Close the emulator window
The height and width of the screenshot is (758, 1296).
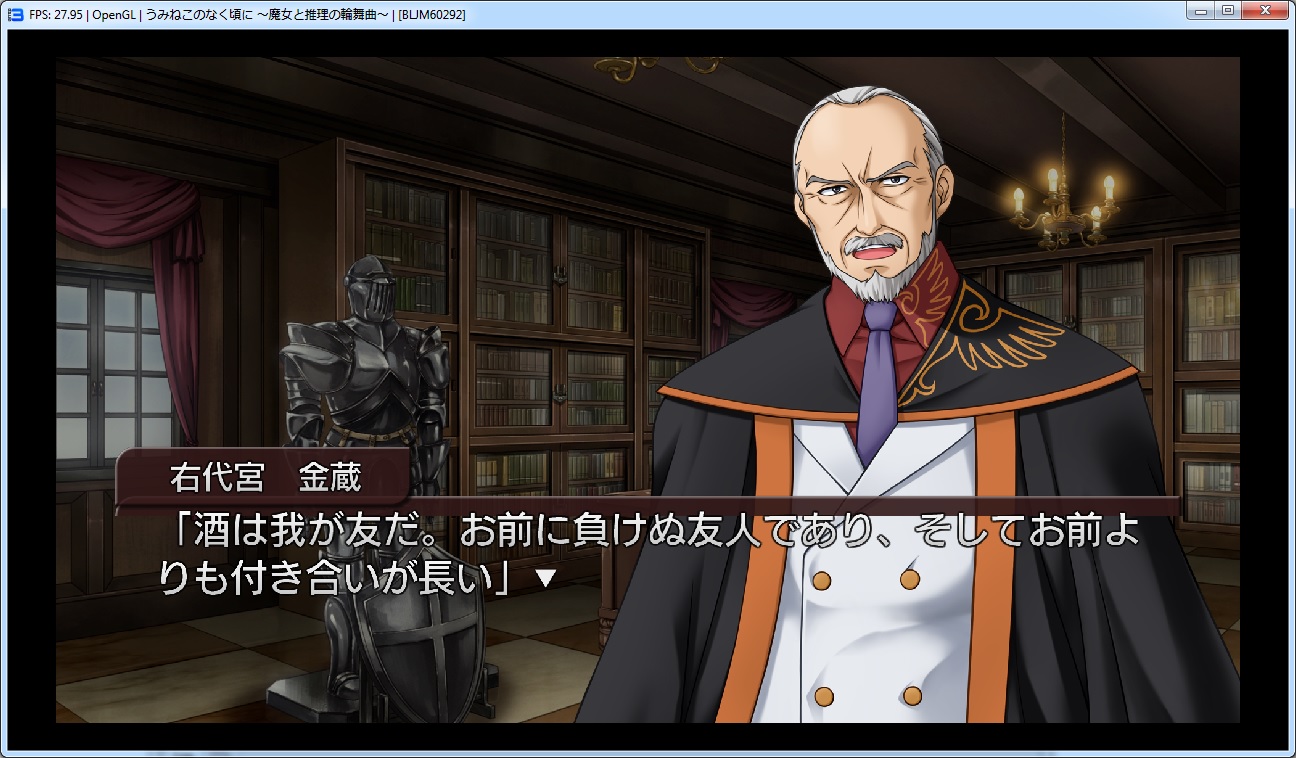(1265, 11)
